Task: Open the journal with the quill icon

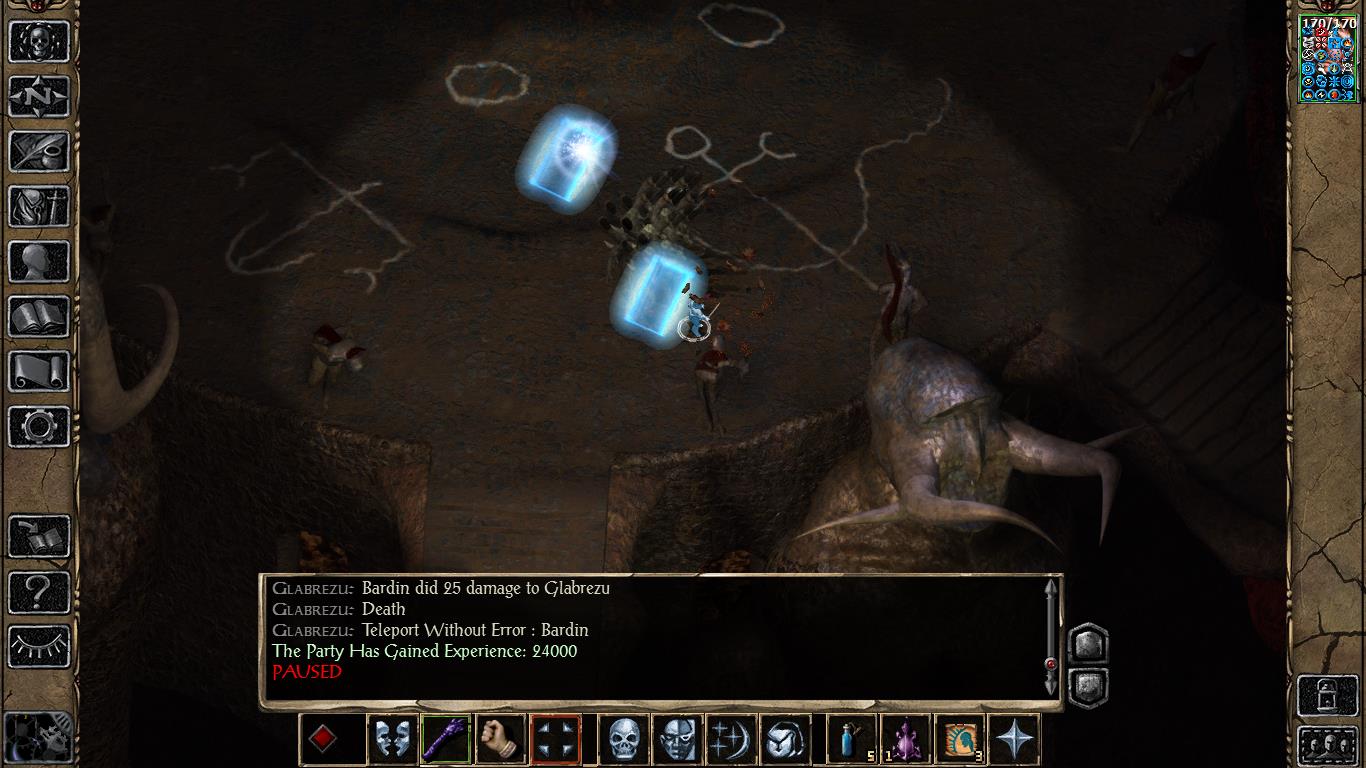Action: [39, 152]
